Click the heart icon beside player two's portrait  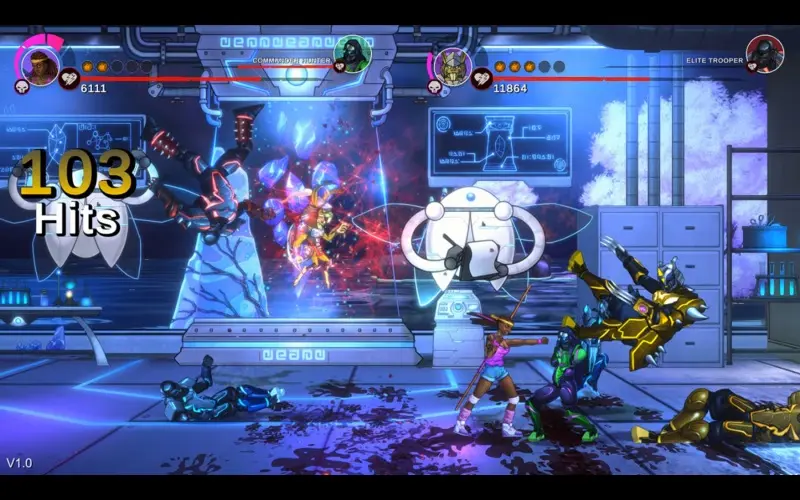[482, 78]
